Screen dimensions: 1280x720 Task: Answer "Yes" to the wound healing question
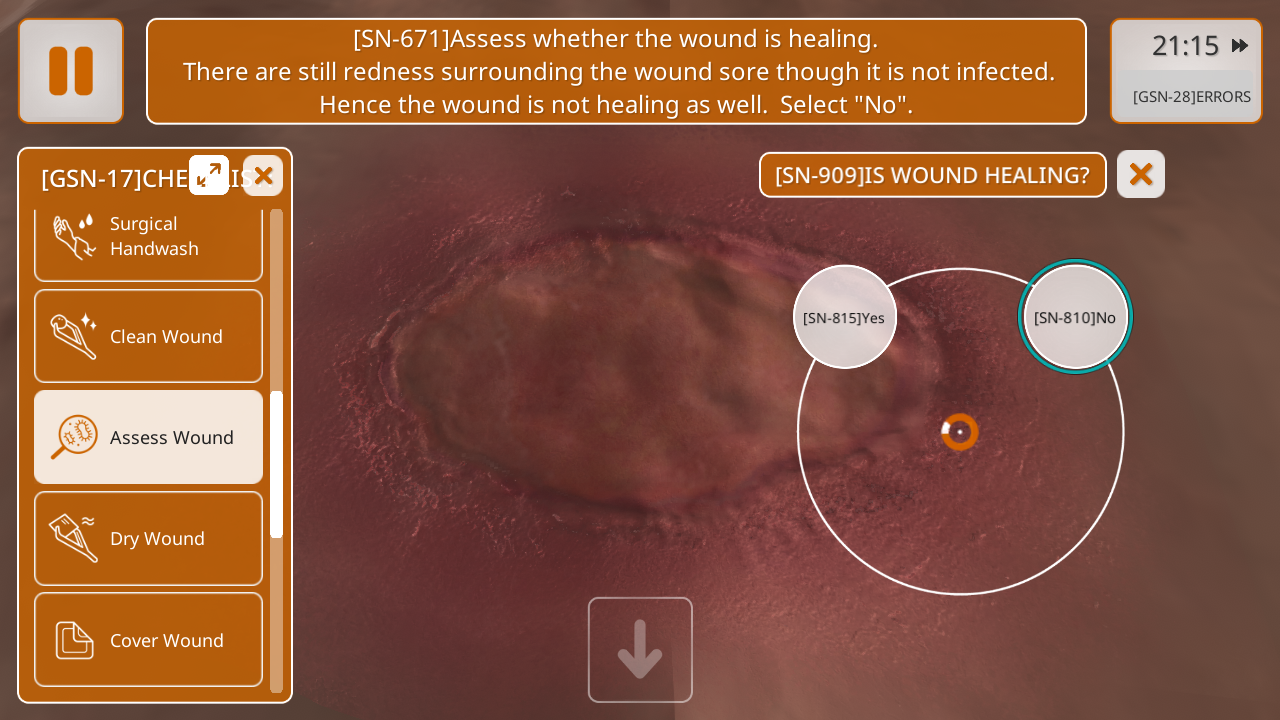845,317
